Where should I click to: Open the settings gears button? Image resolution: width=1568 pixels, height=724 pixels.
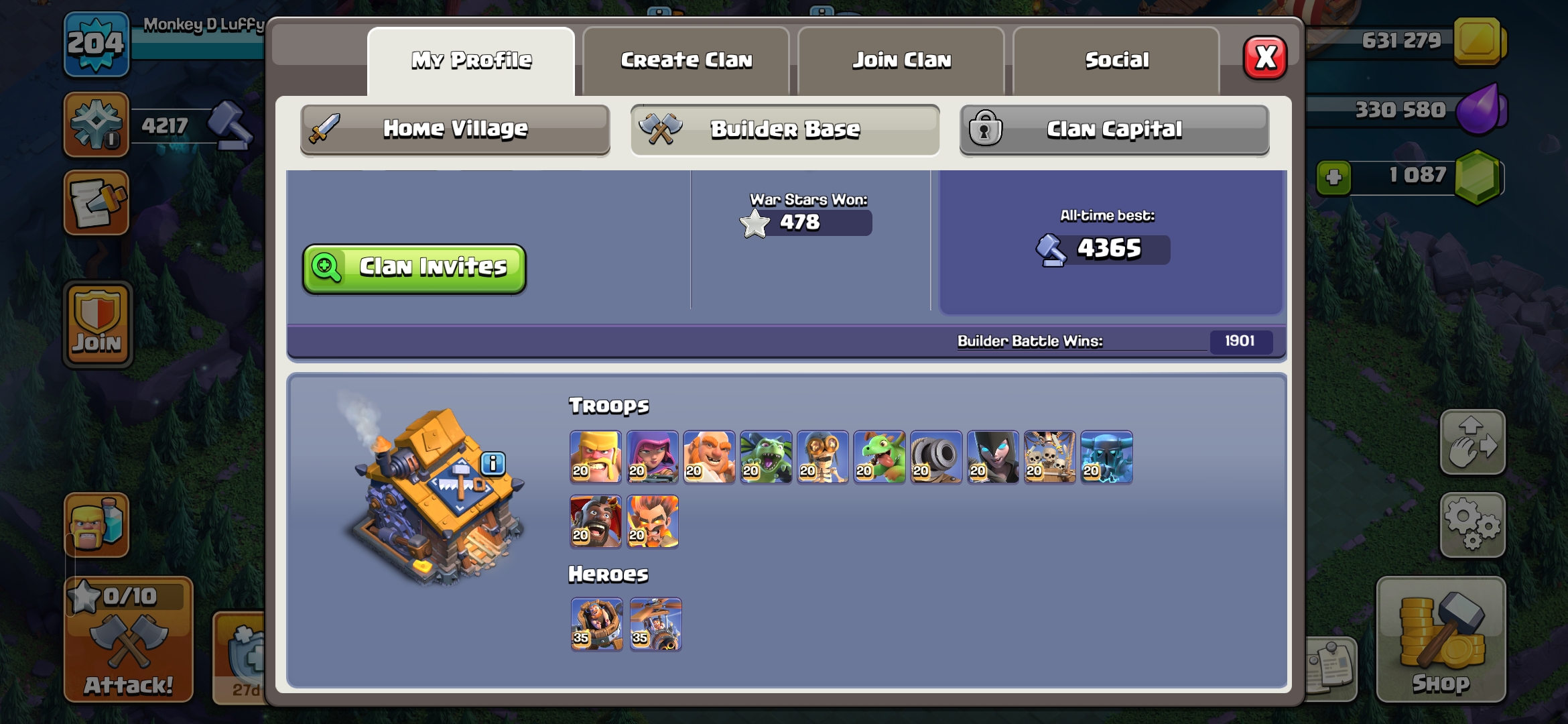click(1472, 525)
